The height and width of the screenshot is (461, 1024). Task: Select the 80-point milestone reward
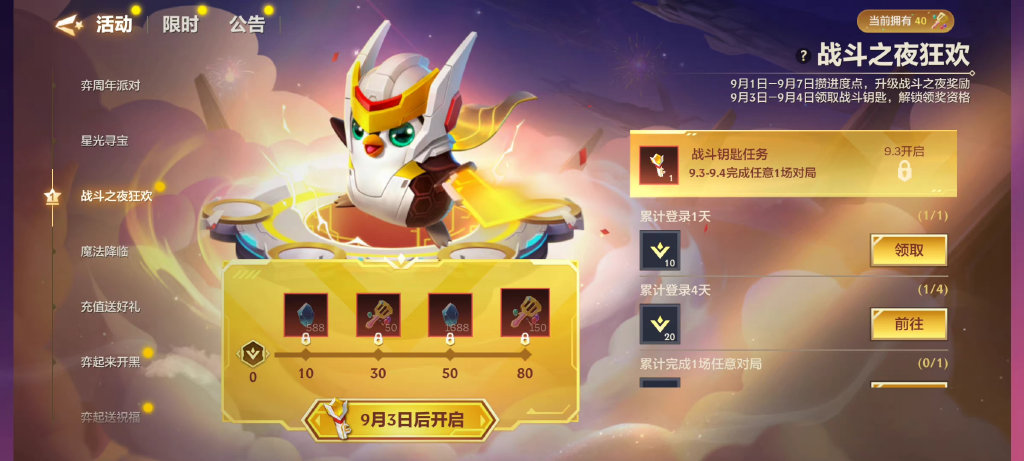pos(524,315)
